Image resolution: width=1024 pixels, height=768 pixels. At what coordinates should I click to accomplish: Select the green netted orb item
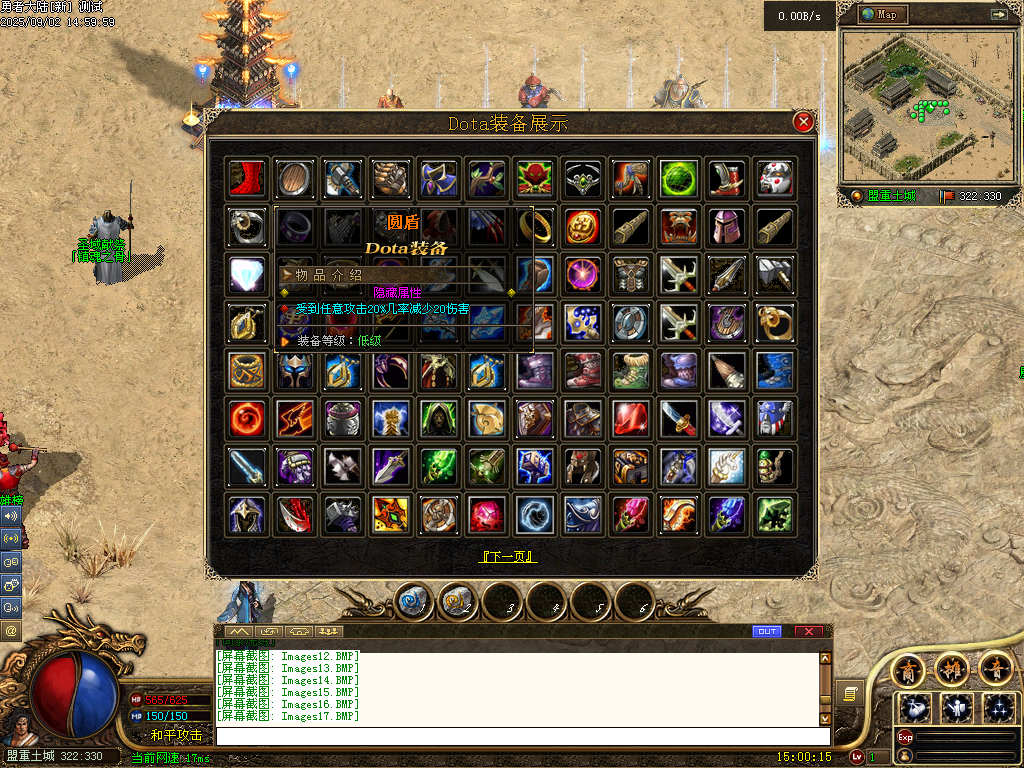pos(679,178)
